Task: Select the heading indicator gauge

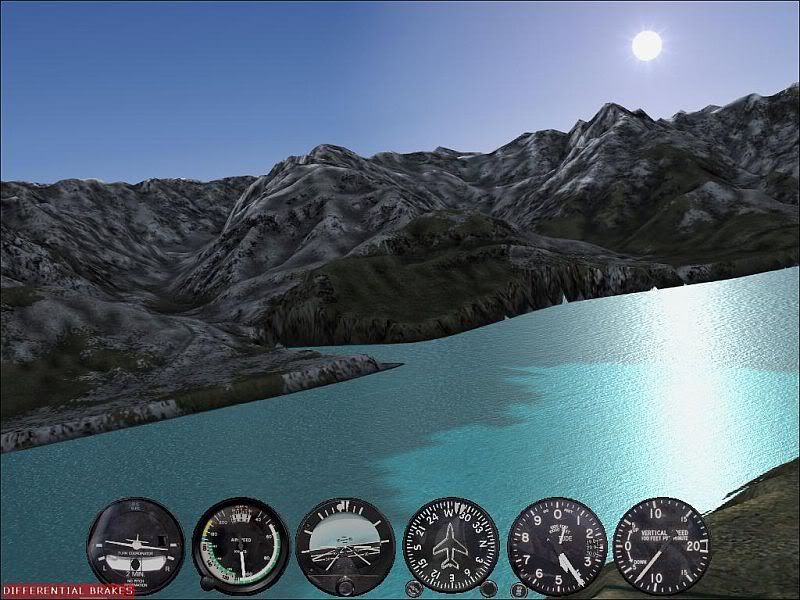Action: 451,546
